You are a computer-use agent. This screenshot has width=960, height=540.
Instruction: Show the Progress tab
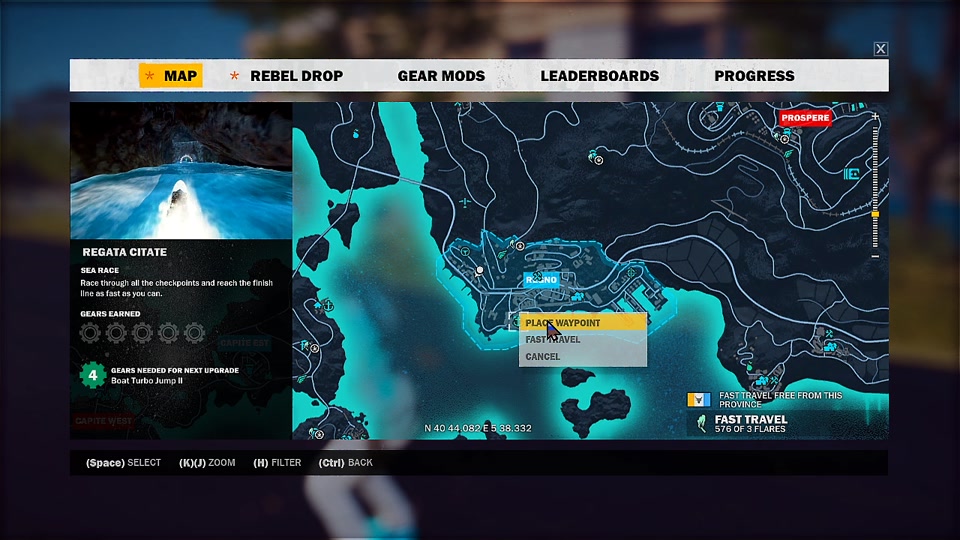[x=754, y=76]
